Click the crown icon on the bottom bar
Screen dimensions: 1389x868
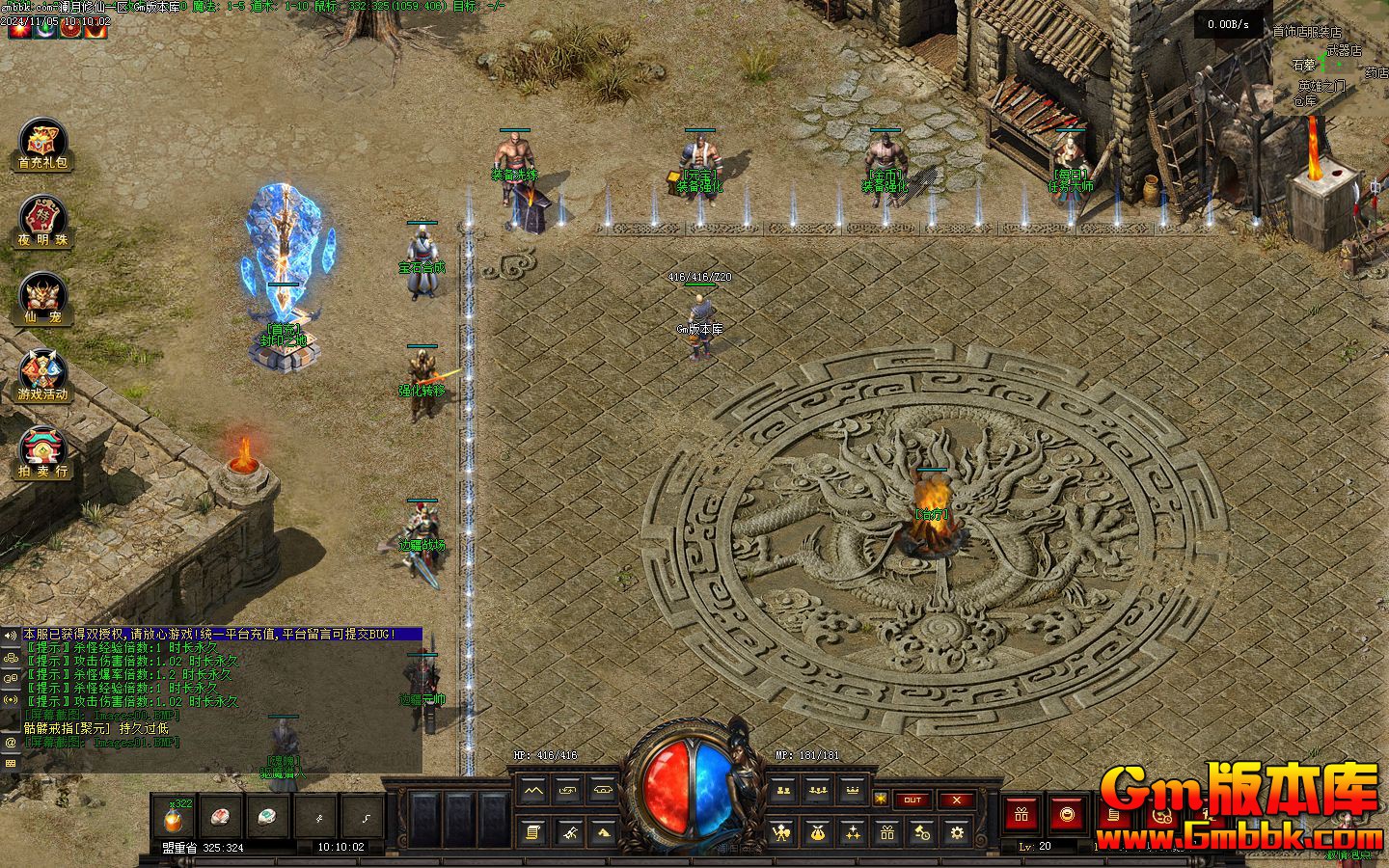(x=852, y=791)
